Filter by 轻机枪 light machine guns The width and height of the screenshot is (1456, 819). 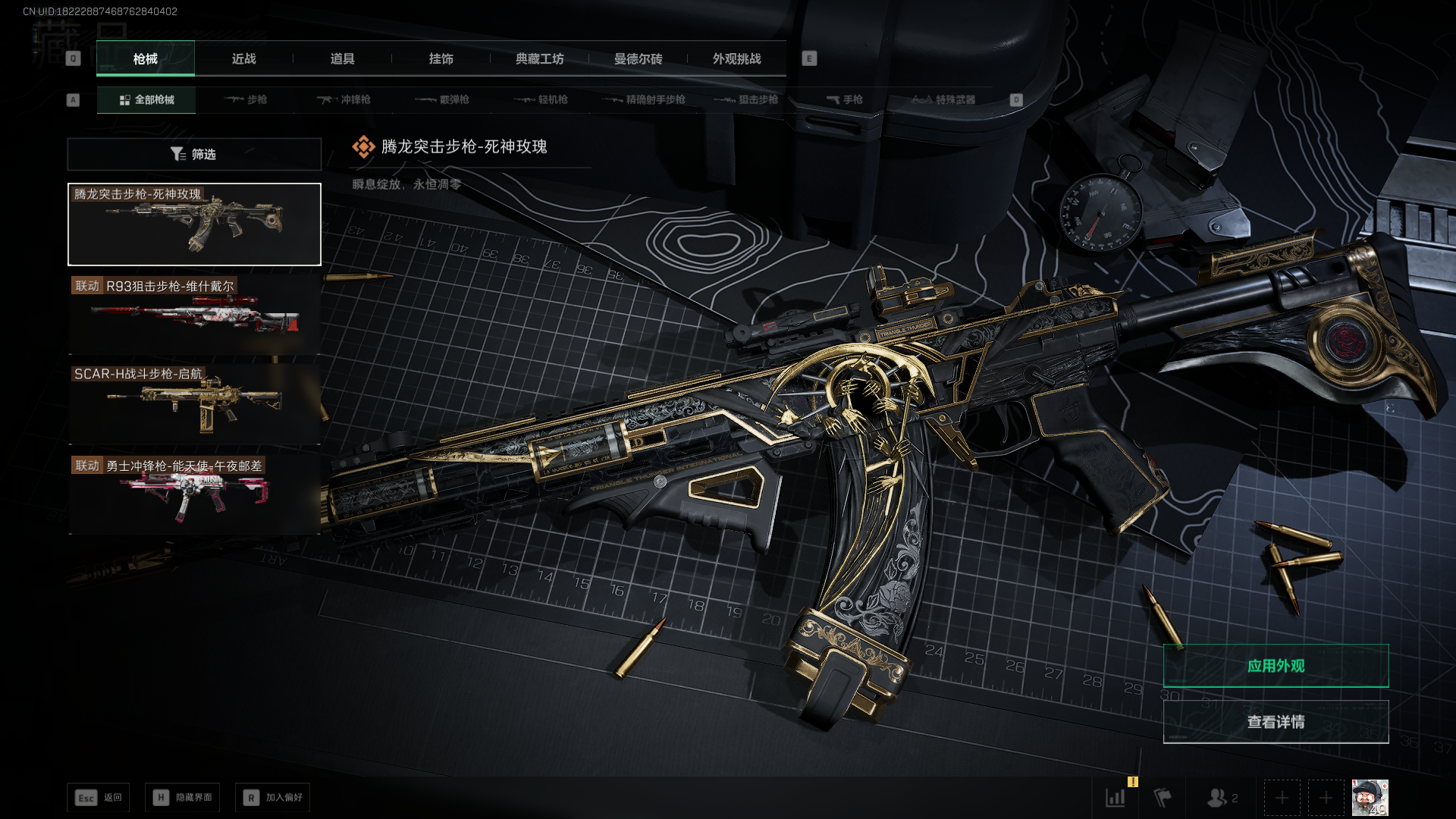(x=541, y=100)
